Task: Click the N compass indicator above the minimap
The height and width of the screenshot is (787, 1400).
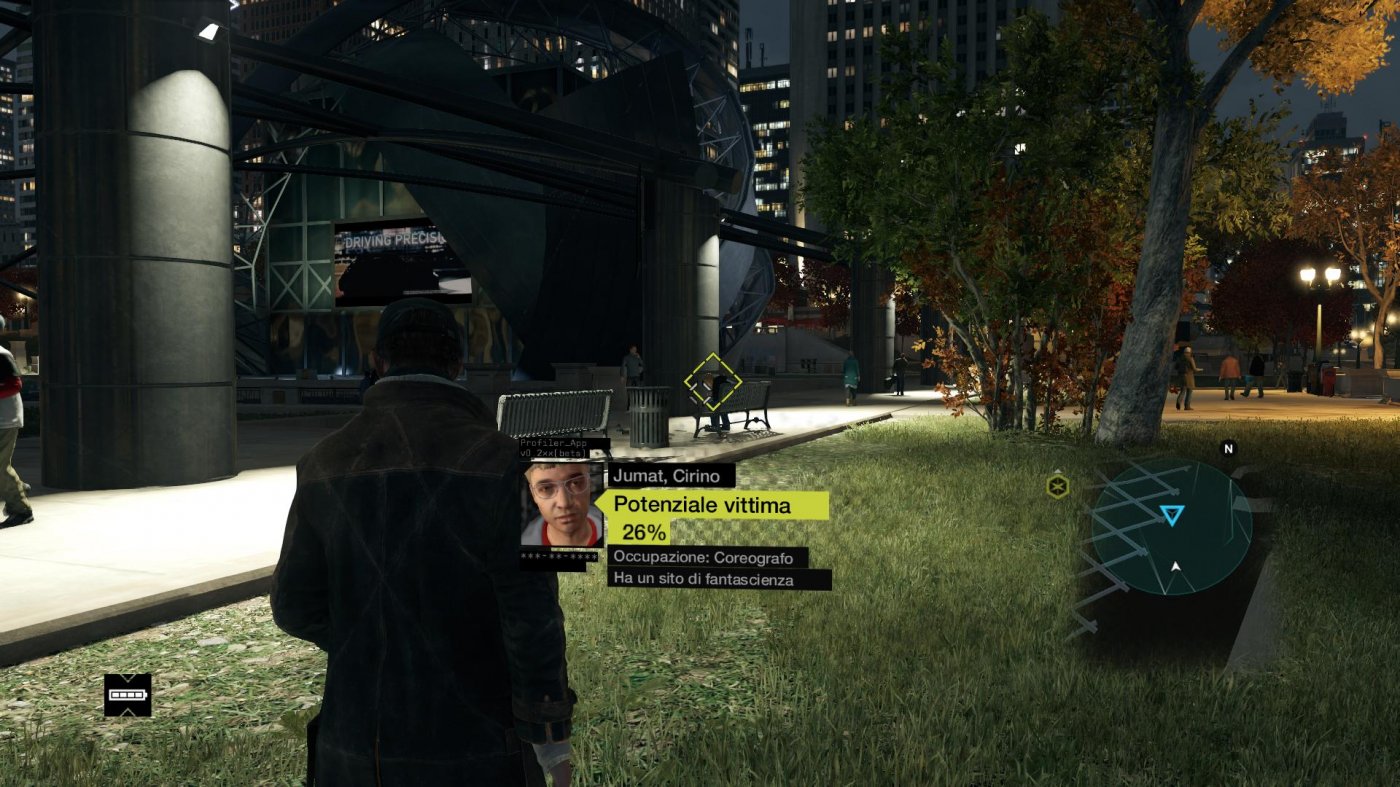Action: pyautogui.click(x=1228, y=448)
